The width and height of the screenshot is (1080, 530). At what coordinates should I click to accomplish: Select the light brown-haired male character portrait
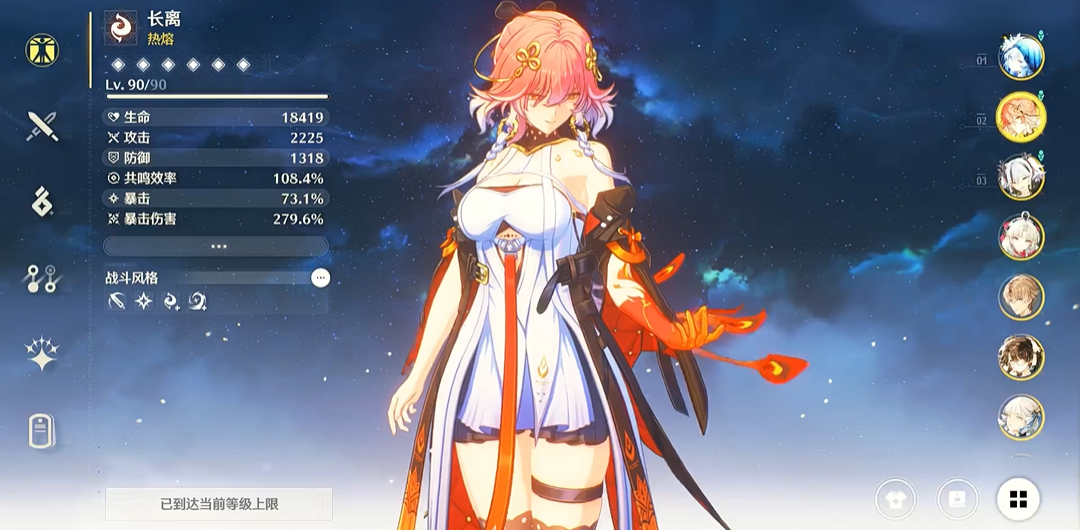point(1021,297)
